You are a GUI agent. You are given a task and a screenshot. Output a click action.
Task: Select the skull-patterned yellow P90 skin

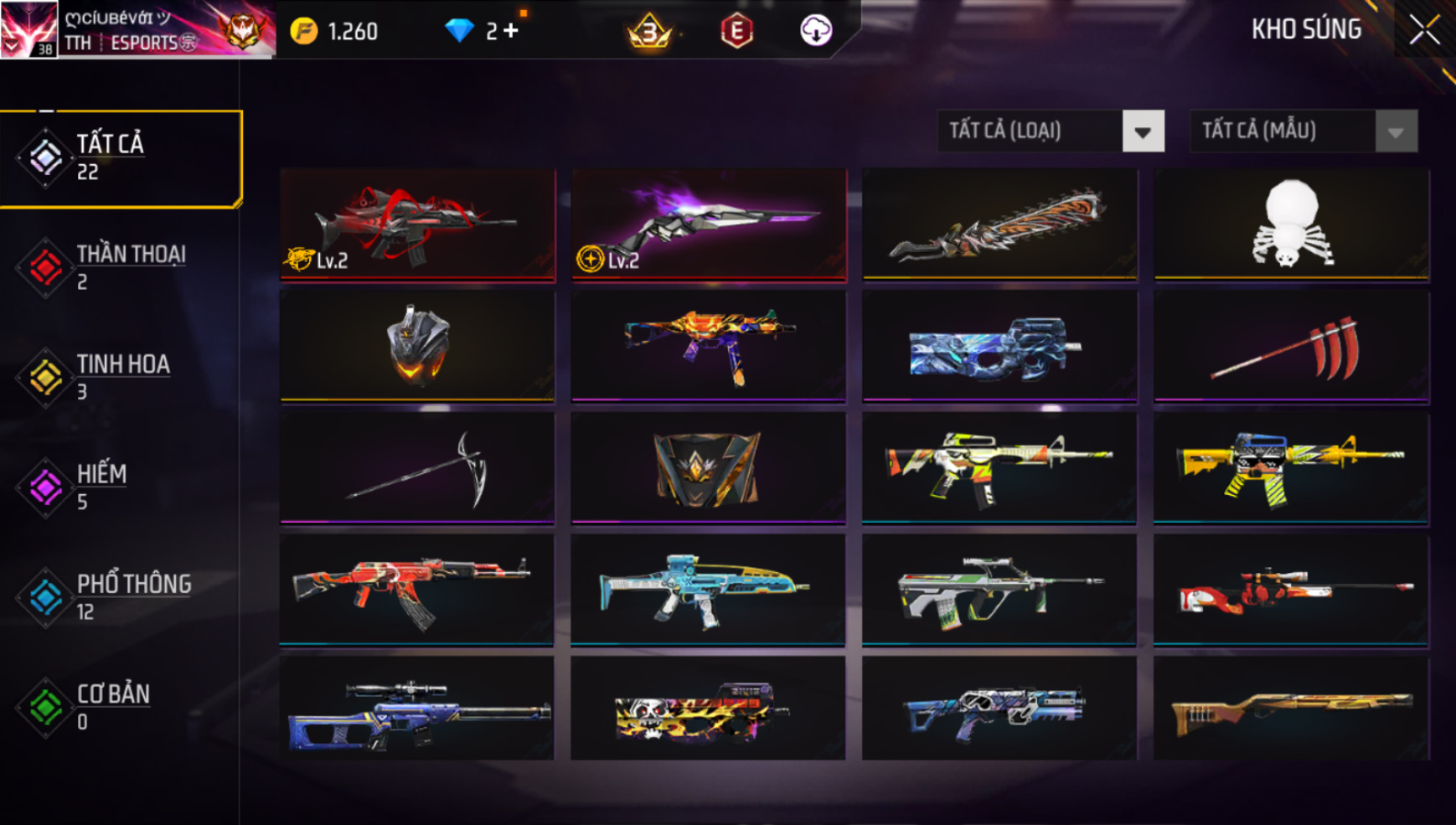709,709
